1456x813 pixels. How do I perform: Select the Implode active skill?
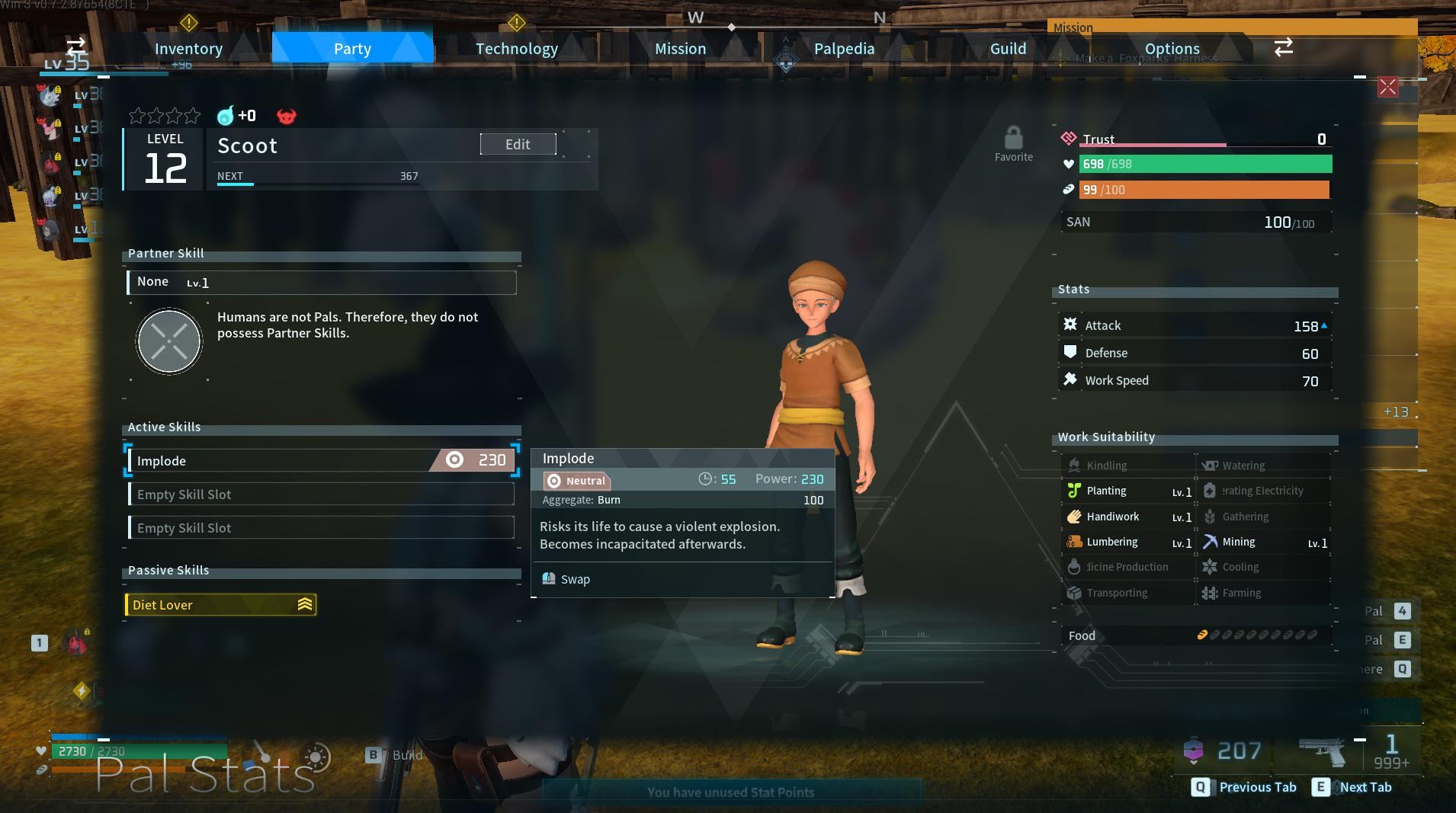pyautogui.click(x=321, y=460)
